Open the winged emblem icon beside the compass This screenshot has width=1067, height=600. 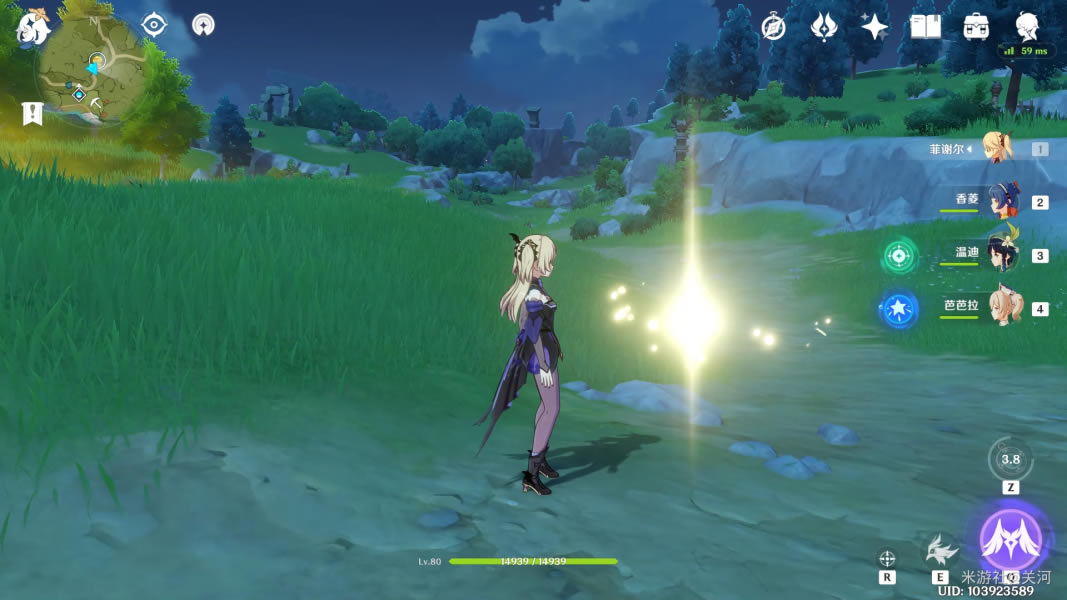[x=823, y=27]
